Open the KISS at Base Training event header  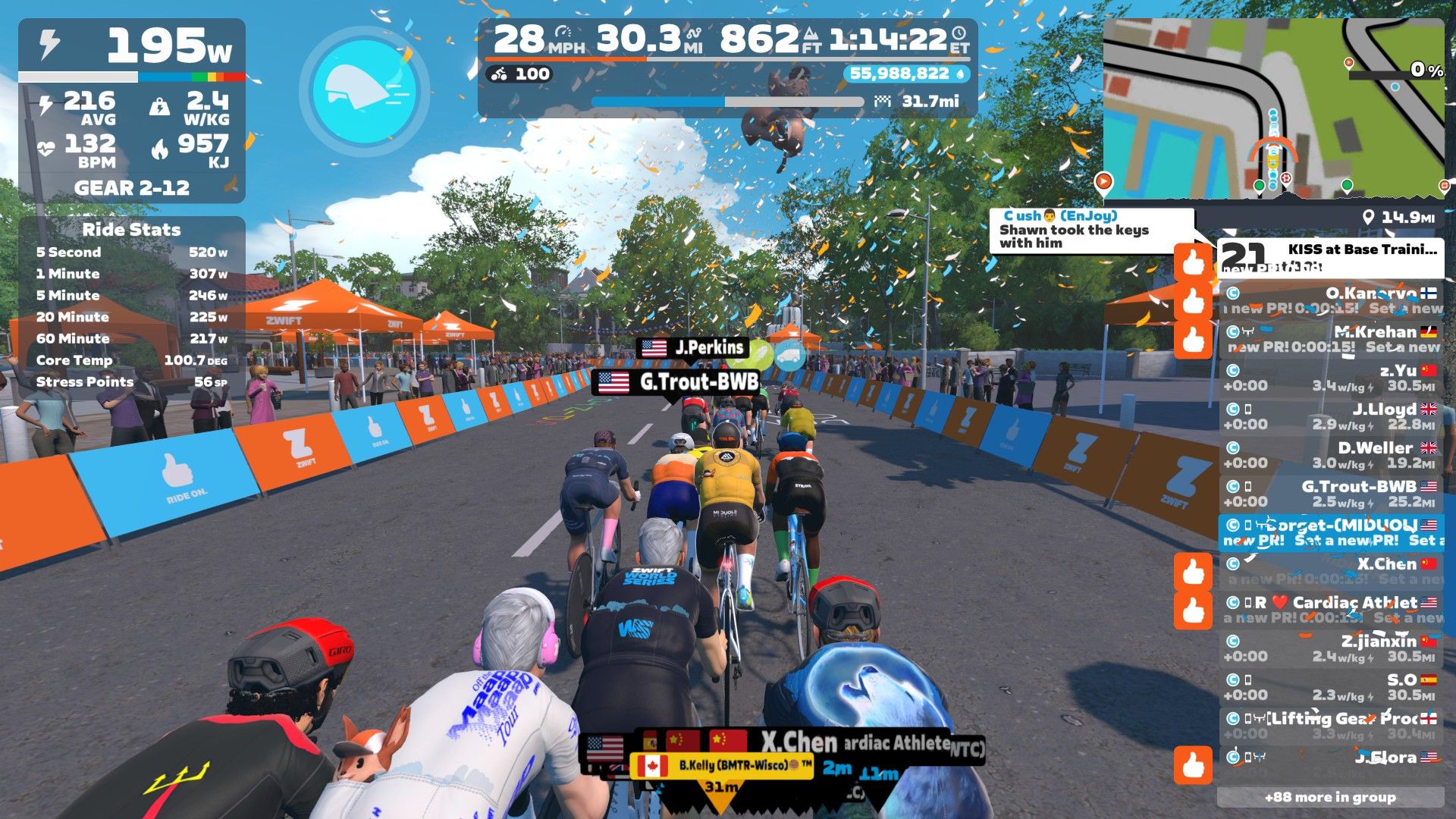coord(1331,258)
